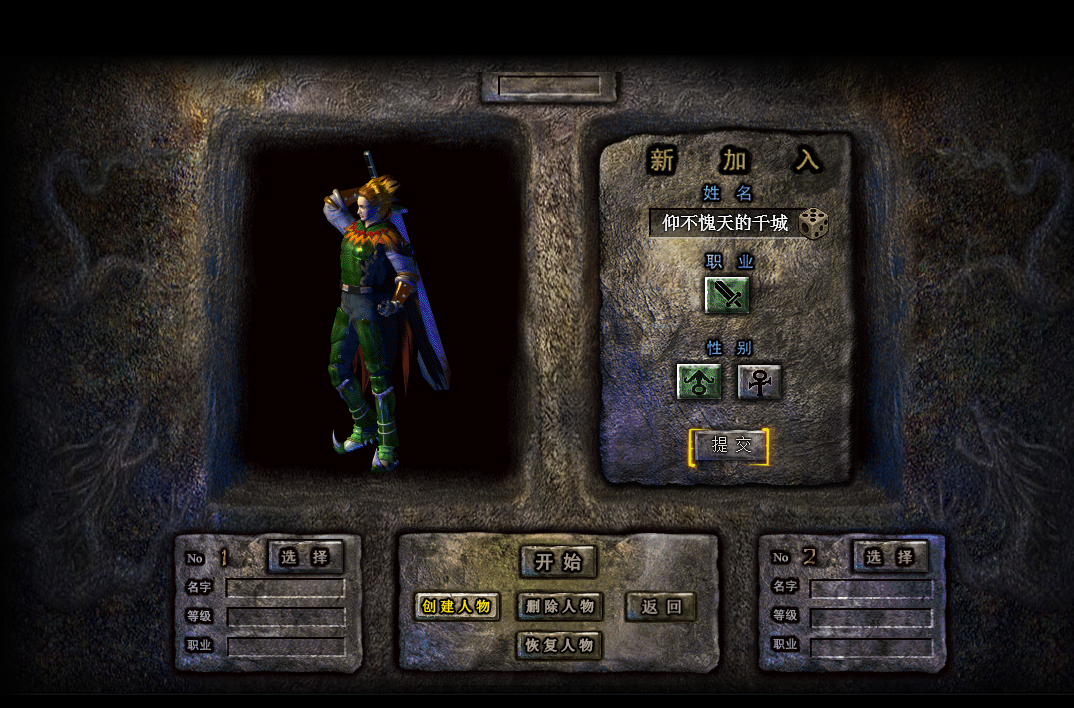
Task: Choose the female gender symbol
Action: [759, 382]
